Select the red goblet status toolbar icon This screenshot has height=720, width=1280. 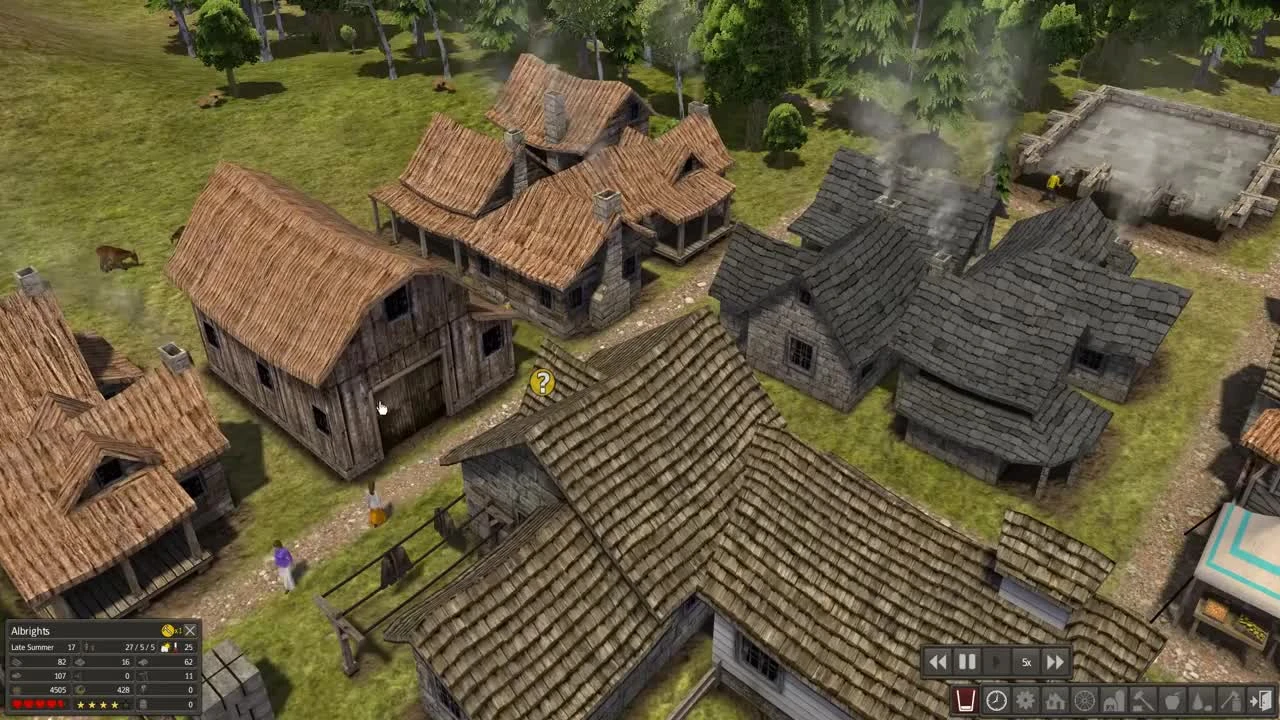point(965,701)
